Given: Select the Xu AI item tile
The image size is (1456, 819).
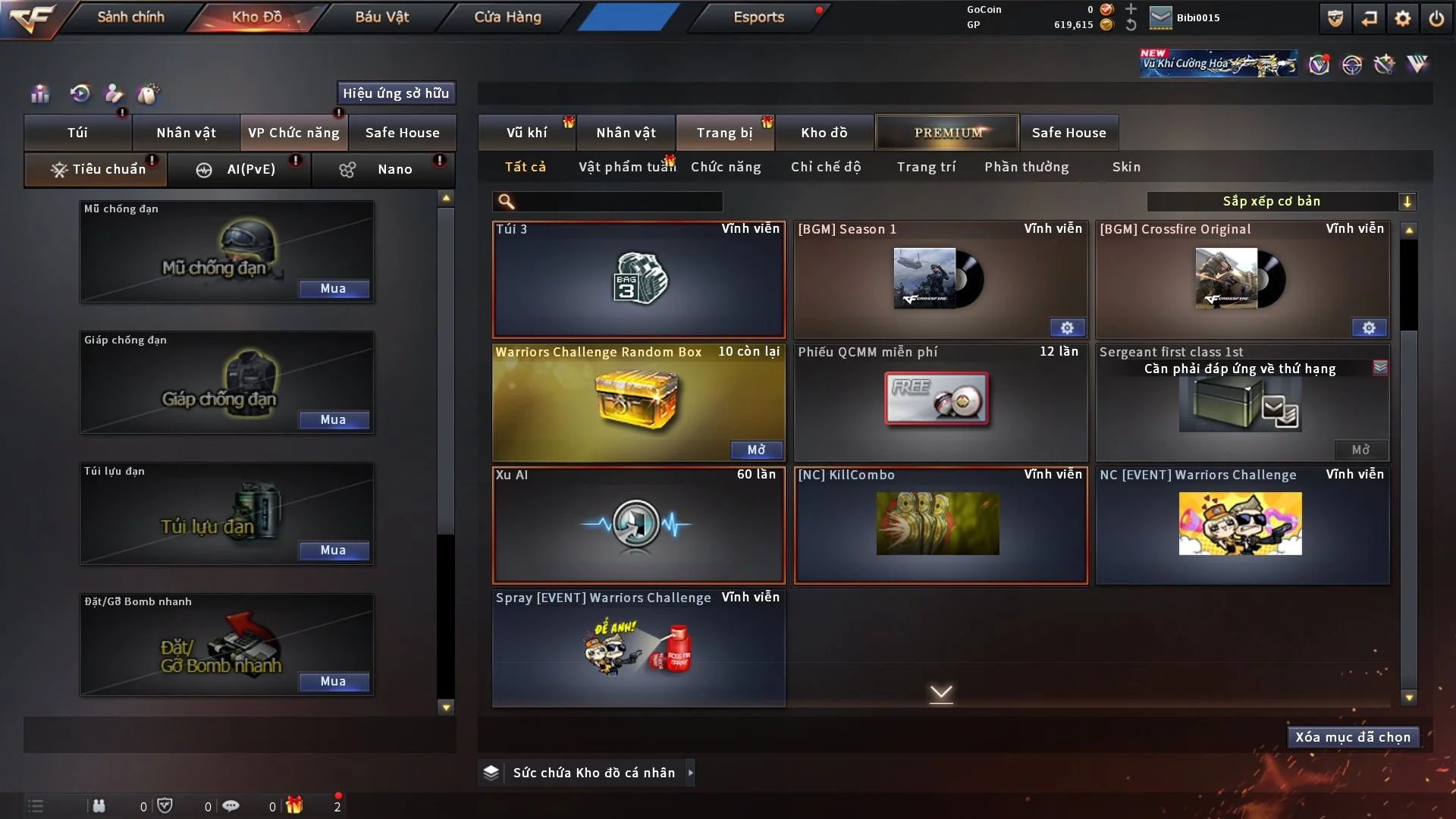Looking at the screenshot, I should (639, 525).
